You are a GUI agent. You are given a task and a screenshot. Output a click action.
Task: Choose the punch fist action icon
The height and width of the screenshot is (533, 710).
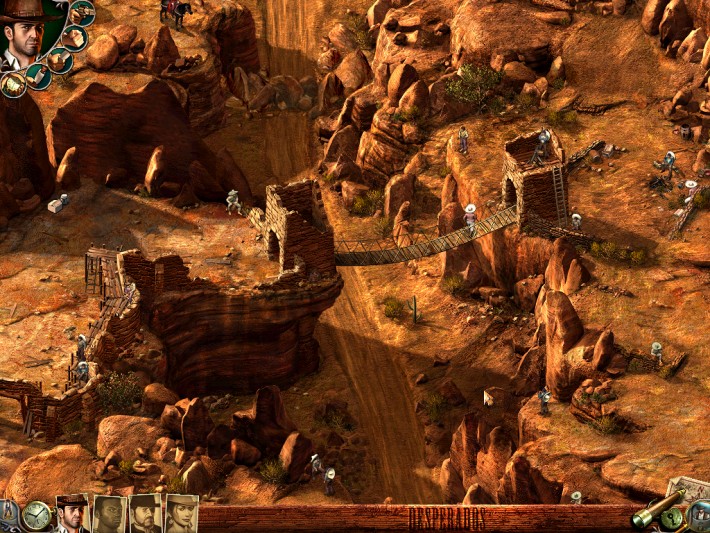tap(73, 38)
